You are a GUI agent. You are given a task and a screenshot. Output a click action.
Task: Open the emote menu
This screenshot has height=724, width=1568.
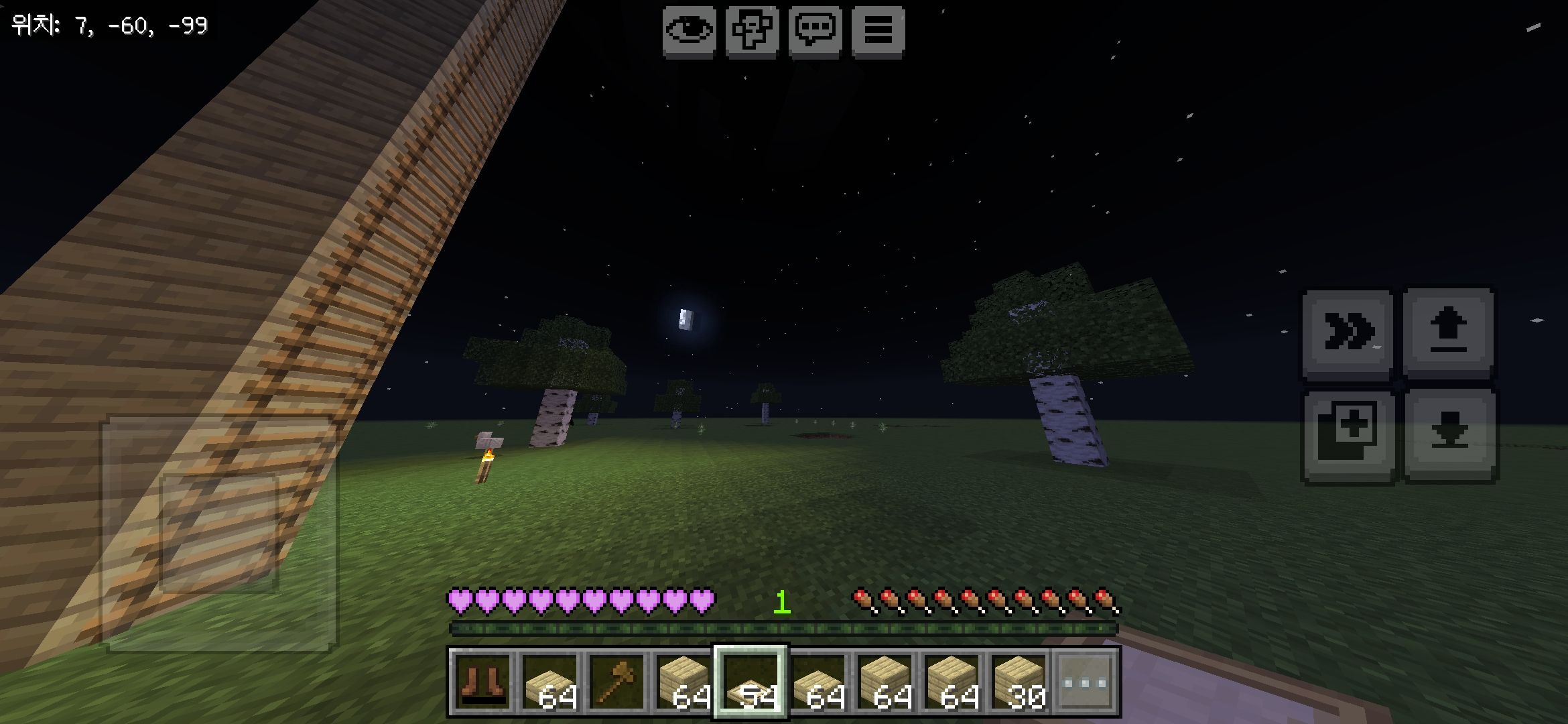(x=752, y=30)
